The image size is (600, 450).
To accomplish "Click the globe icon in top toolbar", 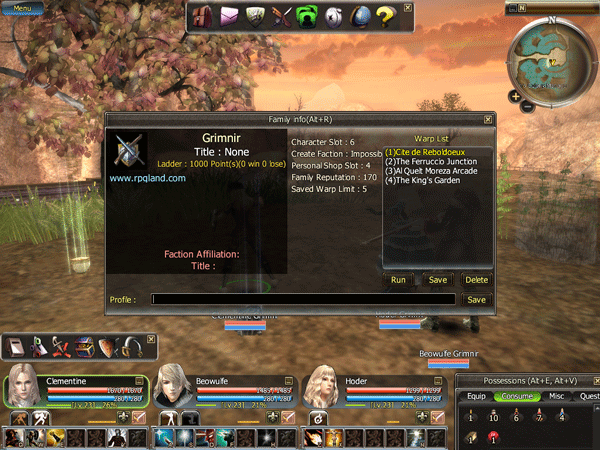I will pyautogui.click(x=359, y=16).
